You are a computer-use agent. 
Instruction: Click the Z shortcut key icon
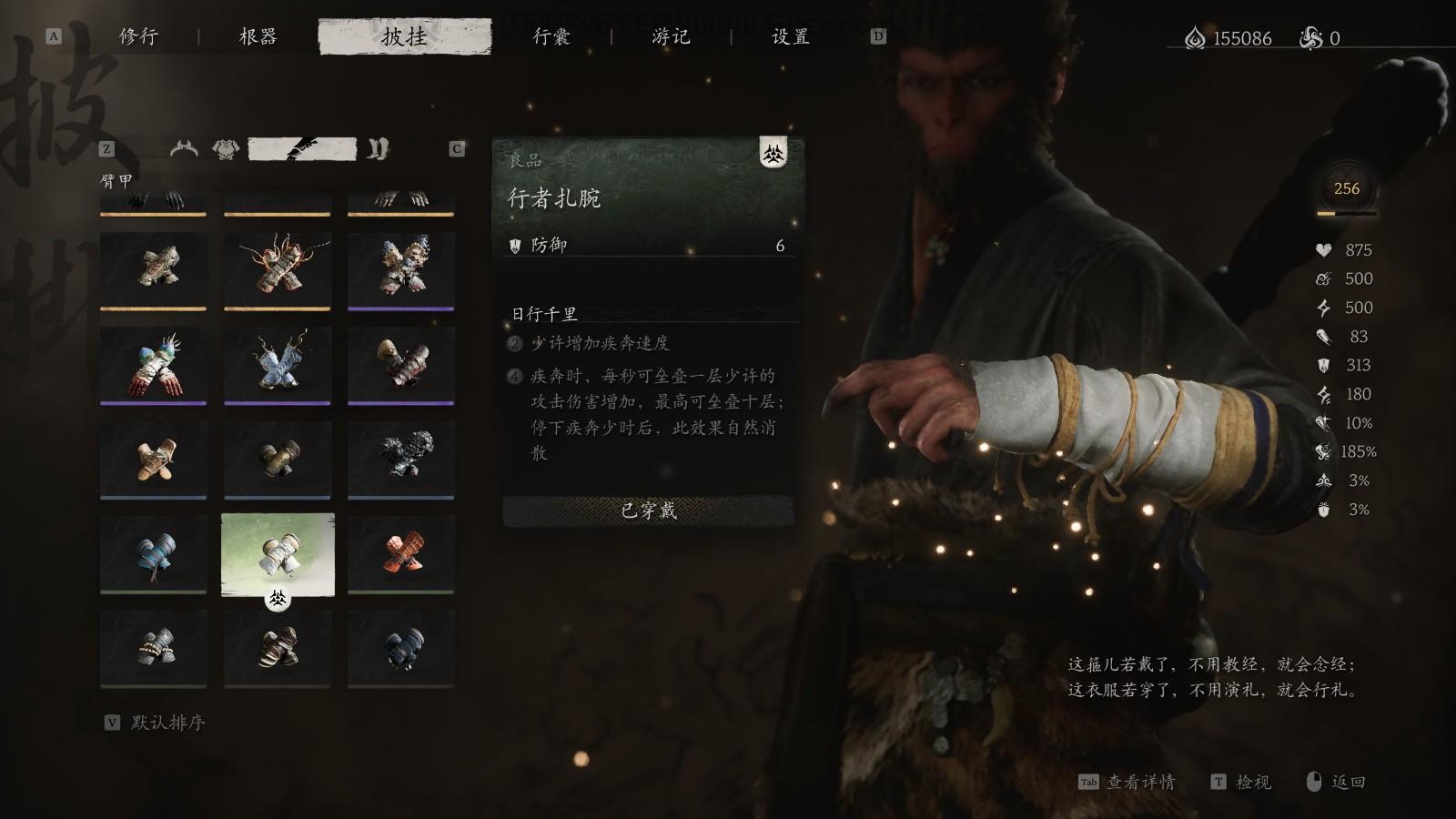(106, 147)
